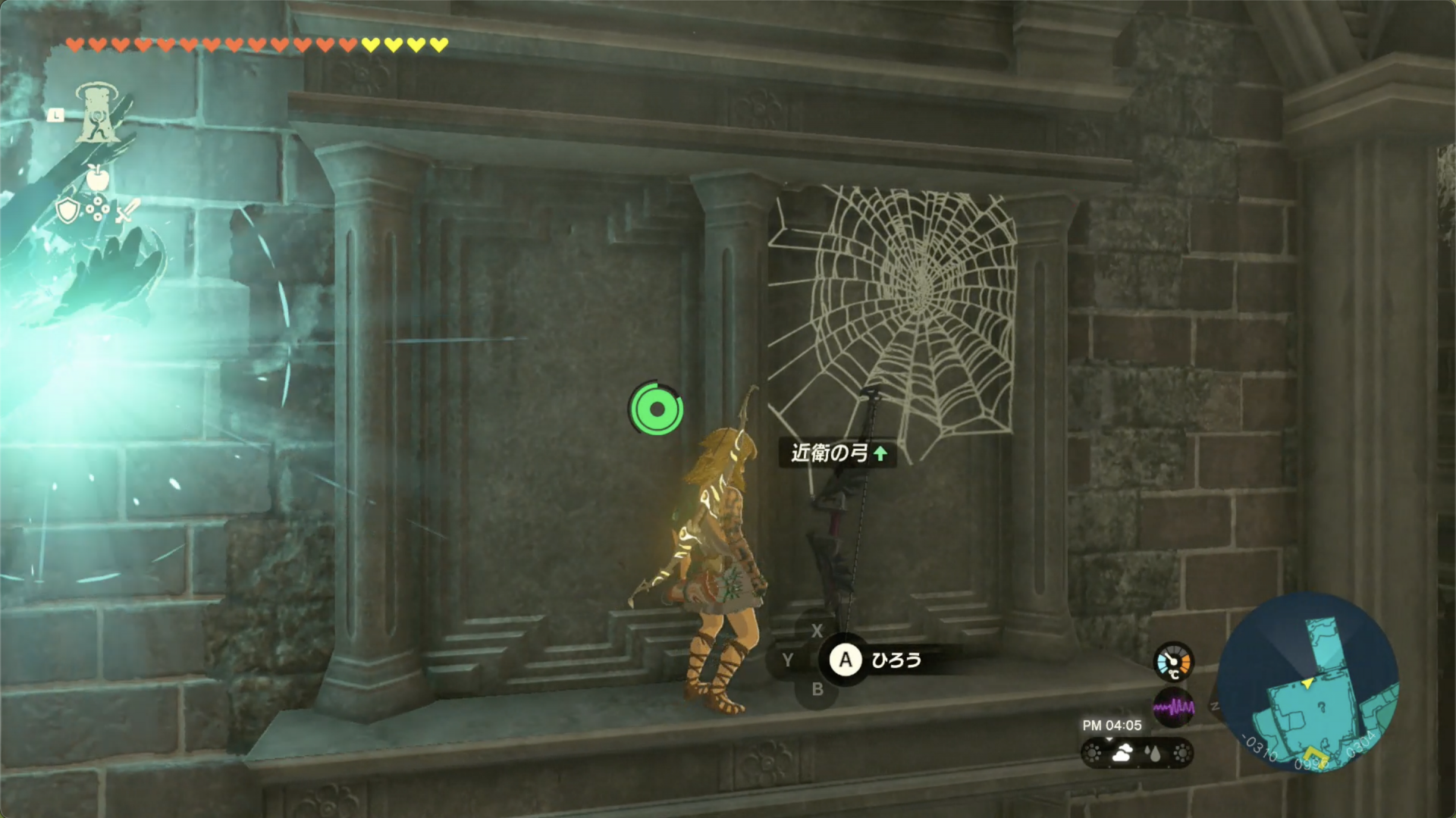Click the cloud icon on the weather bar

click(x=1123, y=753)
